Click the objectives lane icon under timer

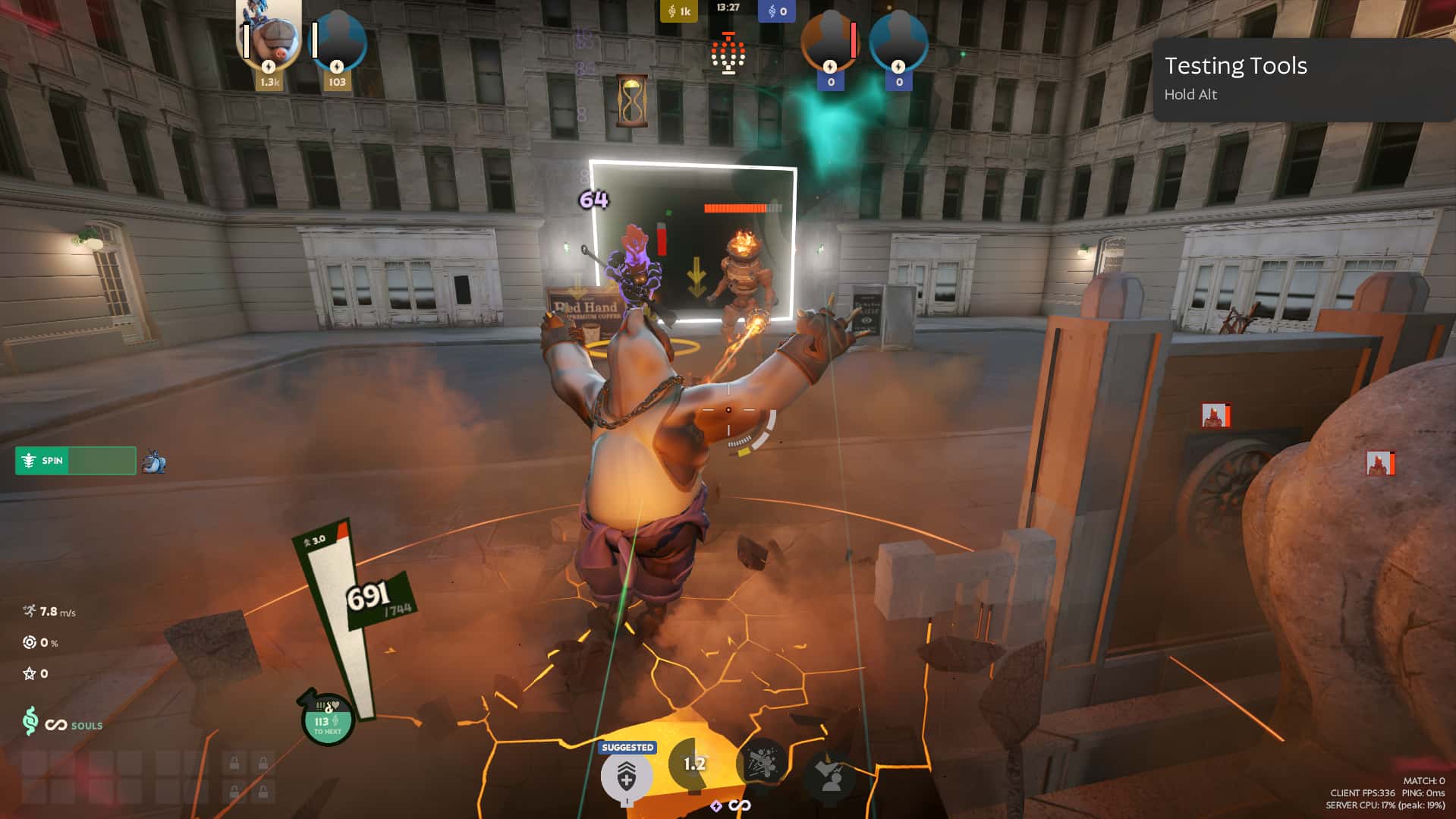click(x=728, y=53)
